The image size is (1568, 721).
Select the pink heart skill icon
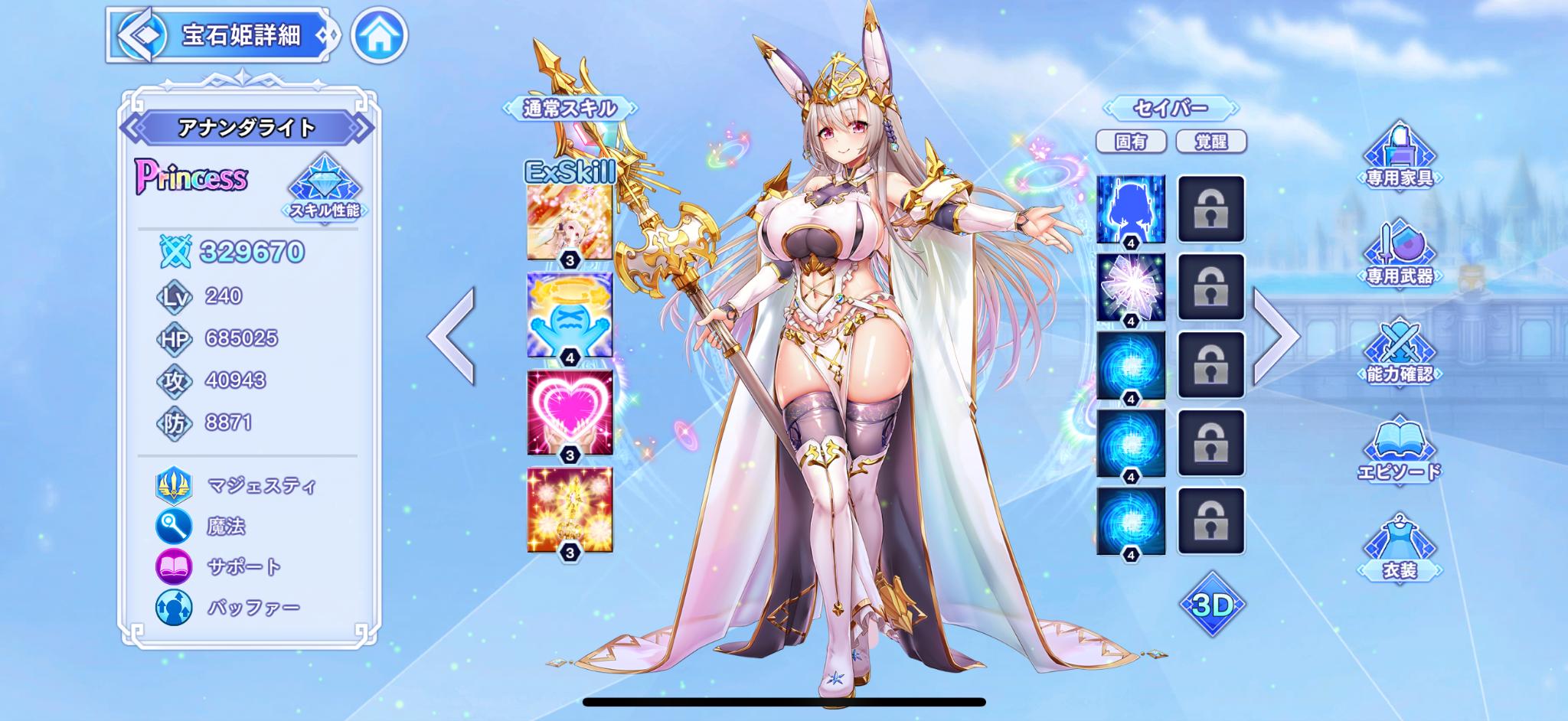[570, 413]
